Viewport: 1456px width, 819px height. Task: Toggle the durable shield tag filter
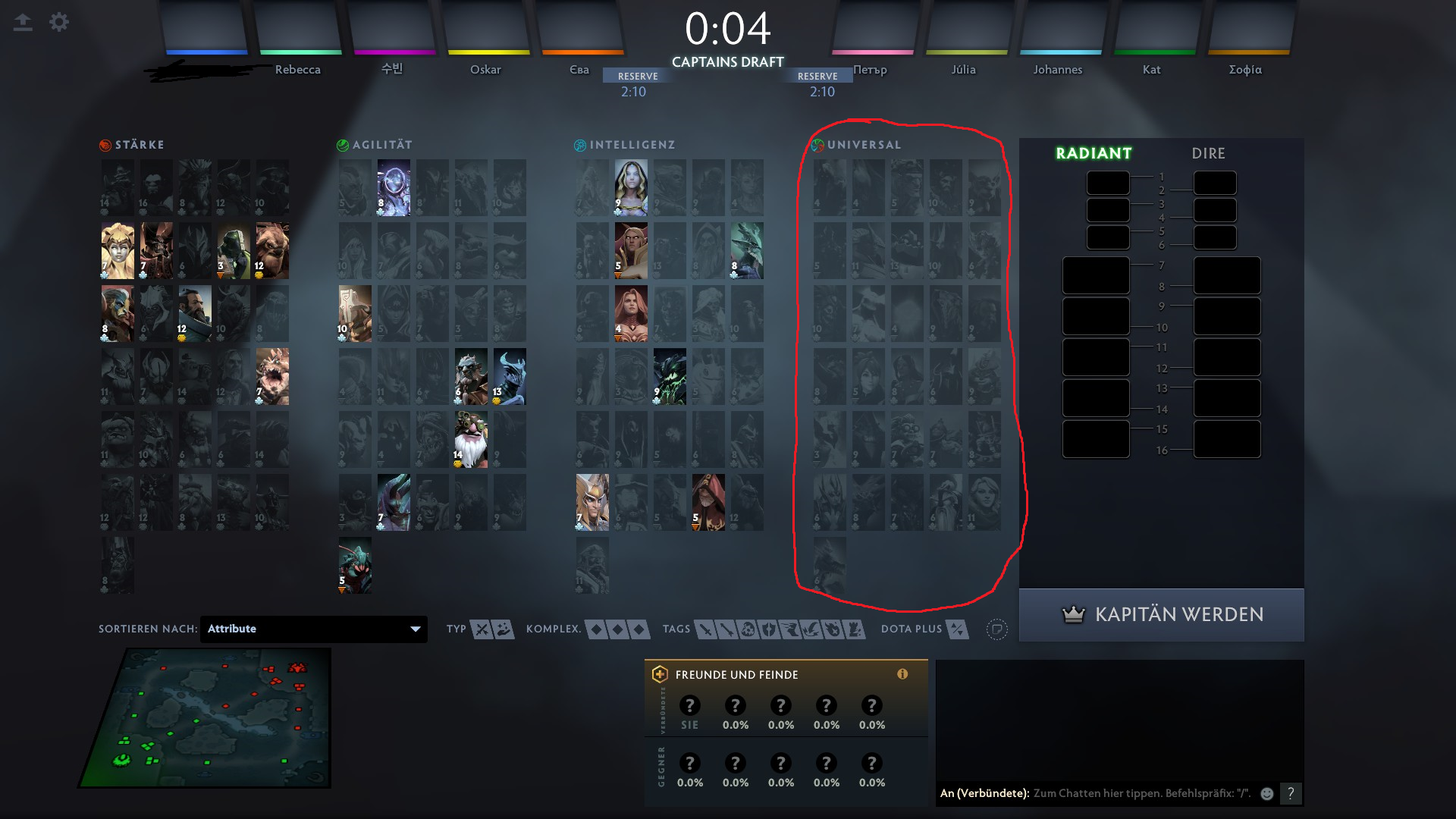[x=768, y=629]
